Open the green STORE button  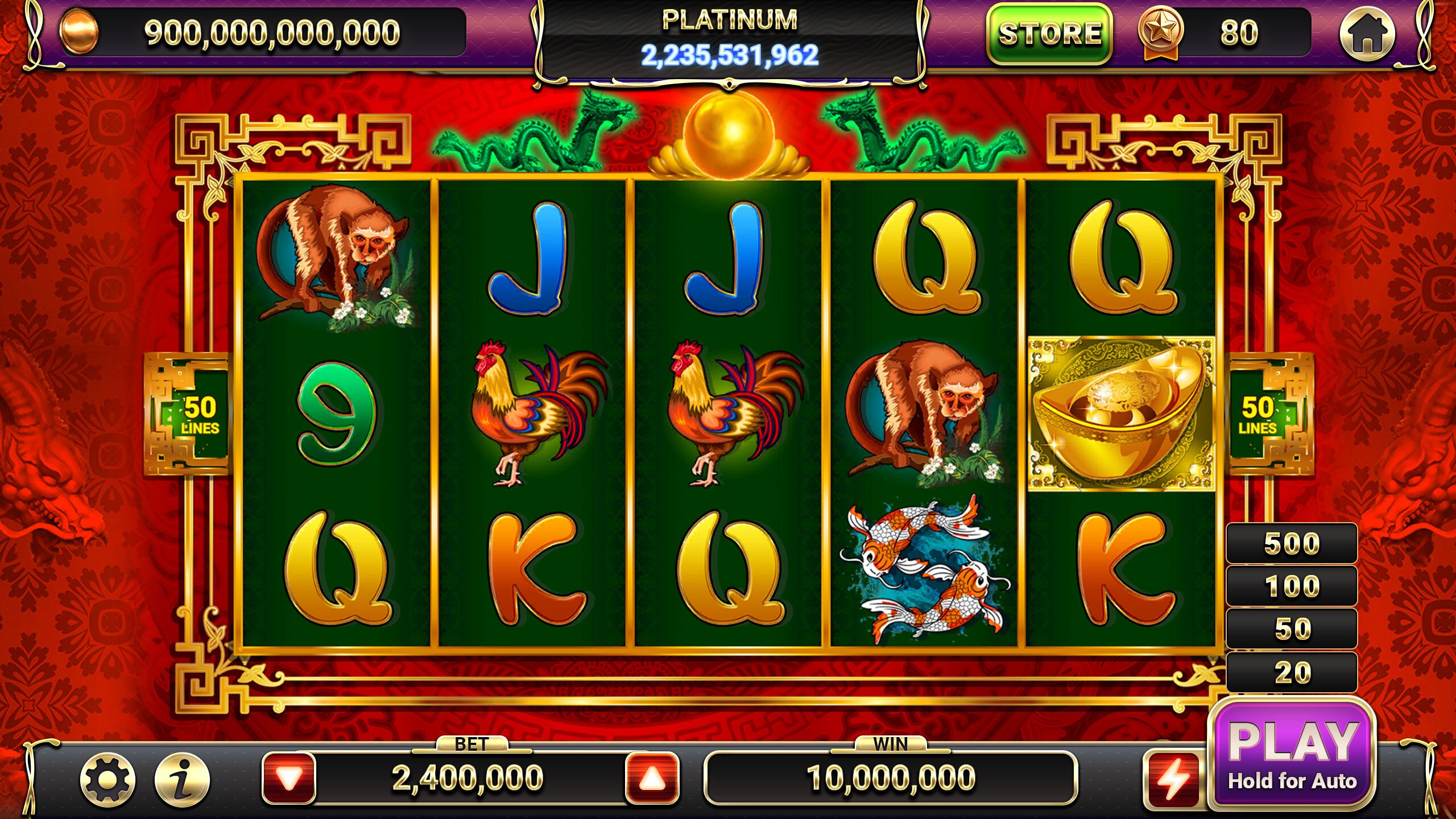coord(1049,34)
